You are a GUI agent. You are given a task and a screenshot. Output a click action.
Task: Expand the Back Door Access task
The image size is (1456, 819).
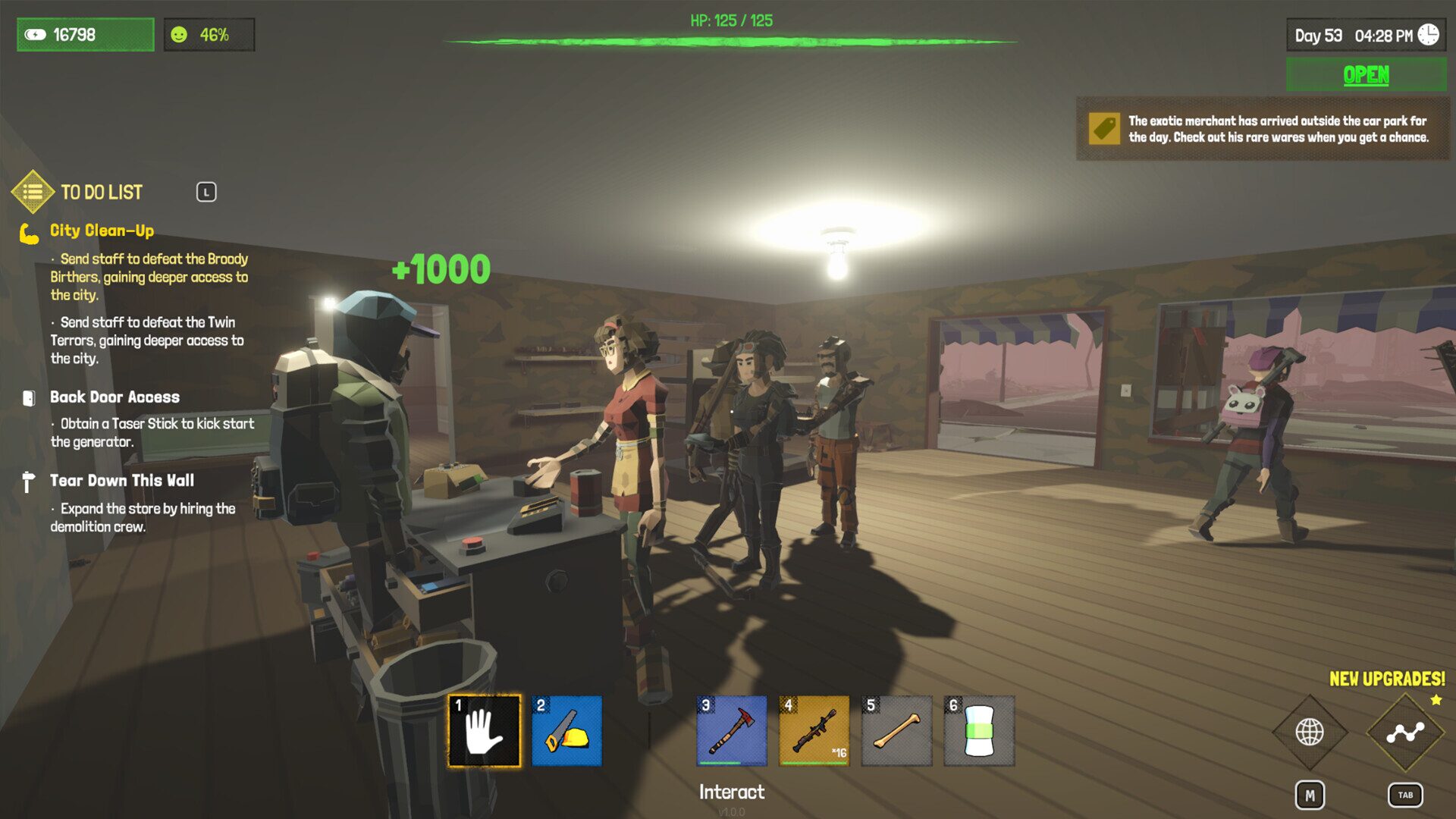(115, 397)
